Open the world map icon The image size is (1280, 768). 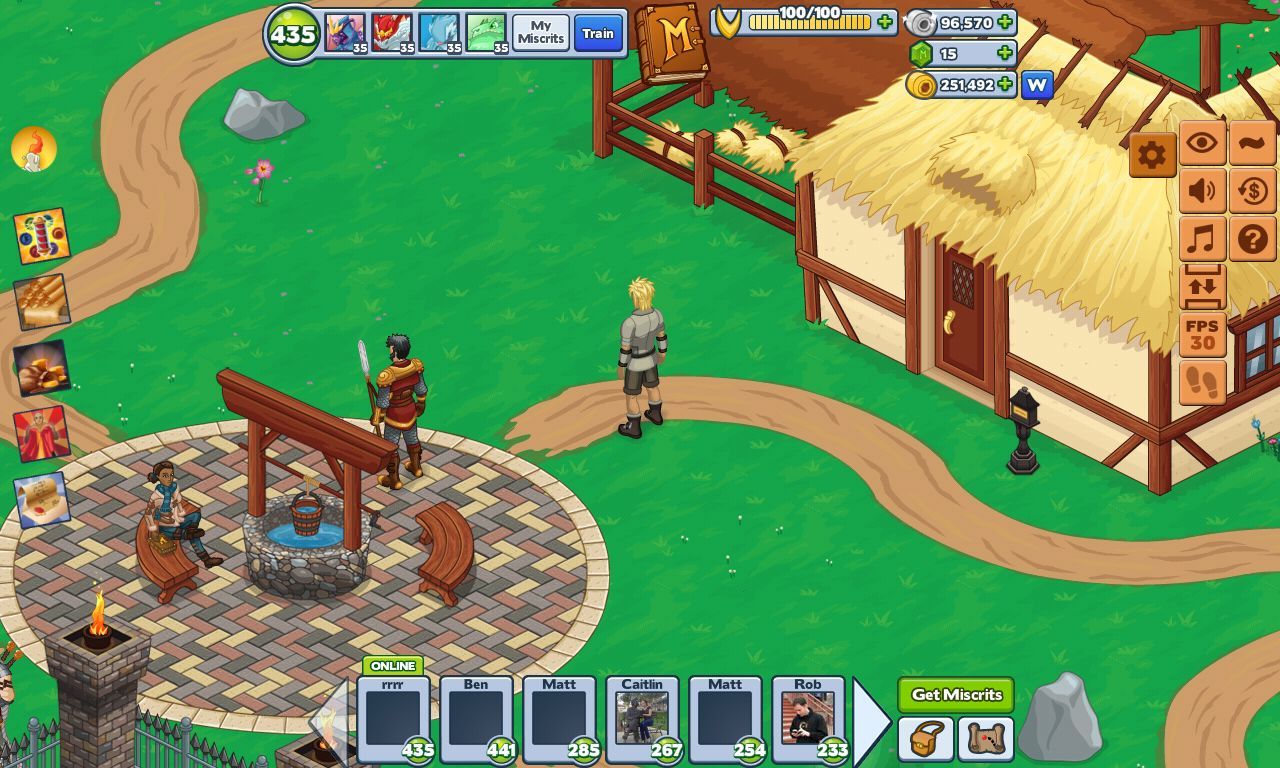987,740
